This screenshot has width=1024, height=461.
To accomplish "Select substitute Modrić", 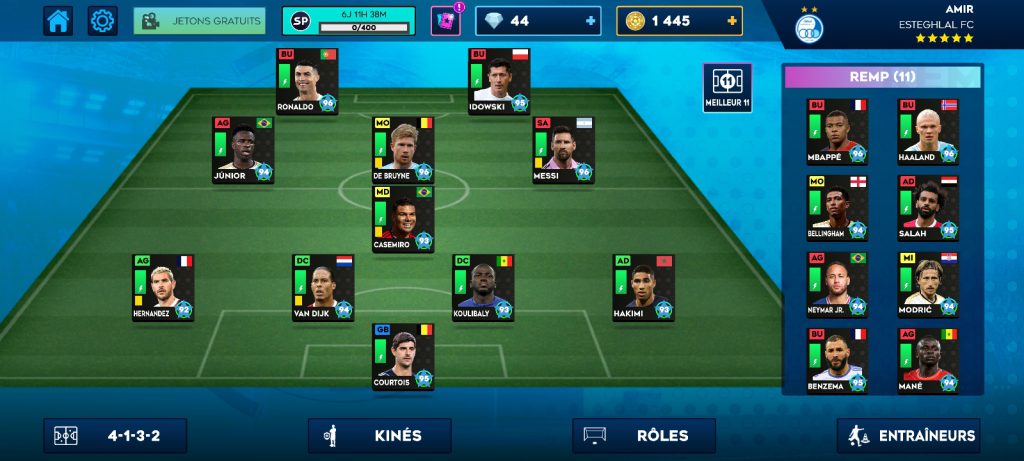I will click(x=927, y=283).
